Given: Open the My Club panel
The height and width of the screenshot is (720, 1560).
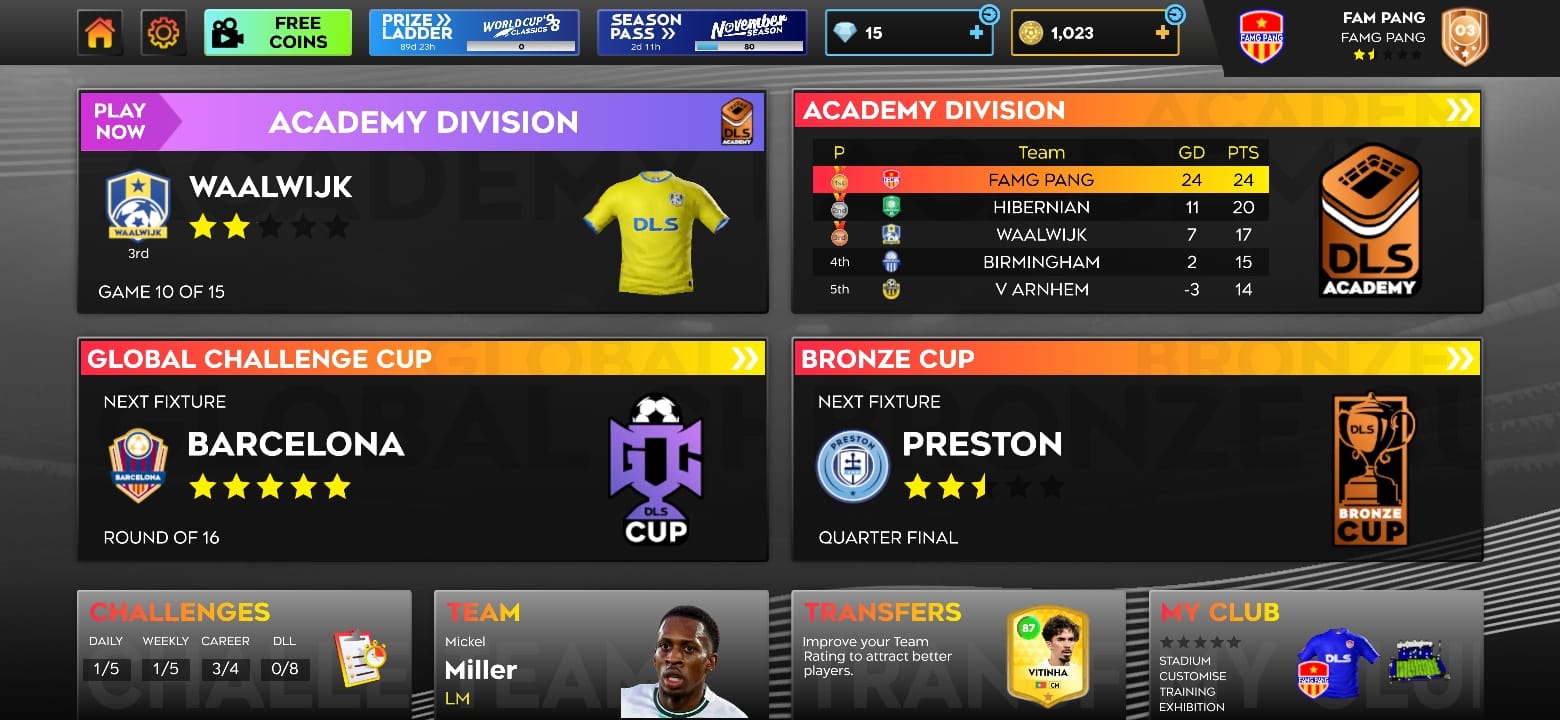Looking at the screenshot, I should 1316,654.
